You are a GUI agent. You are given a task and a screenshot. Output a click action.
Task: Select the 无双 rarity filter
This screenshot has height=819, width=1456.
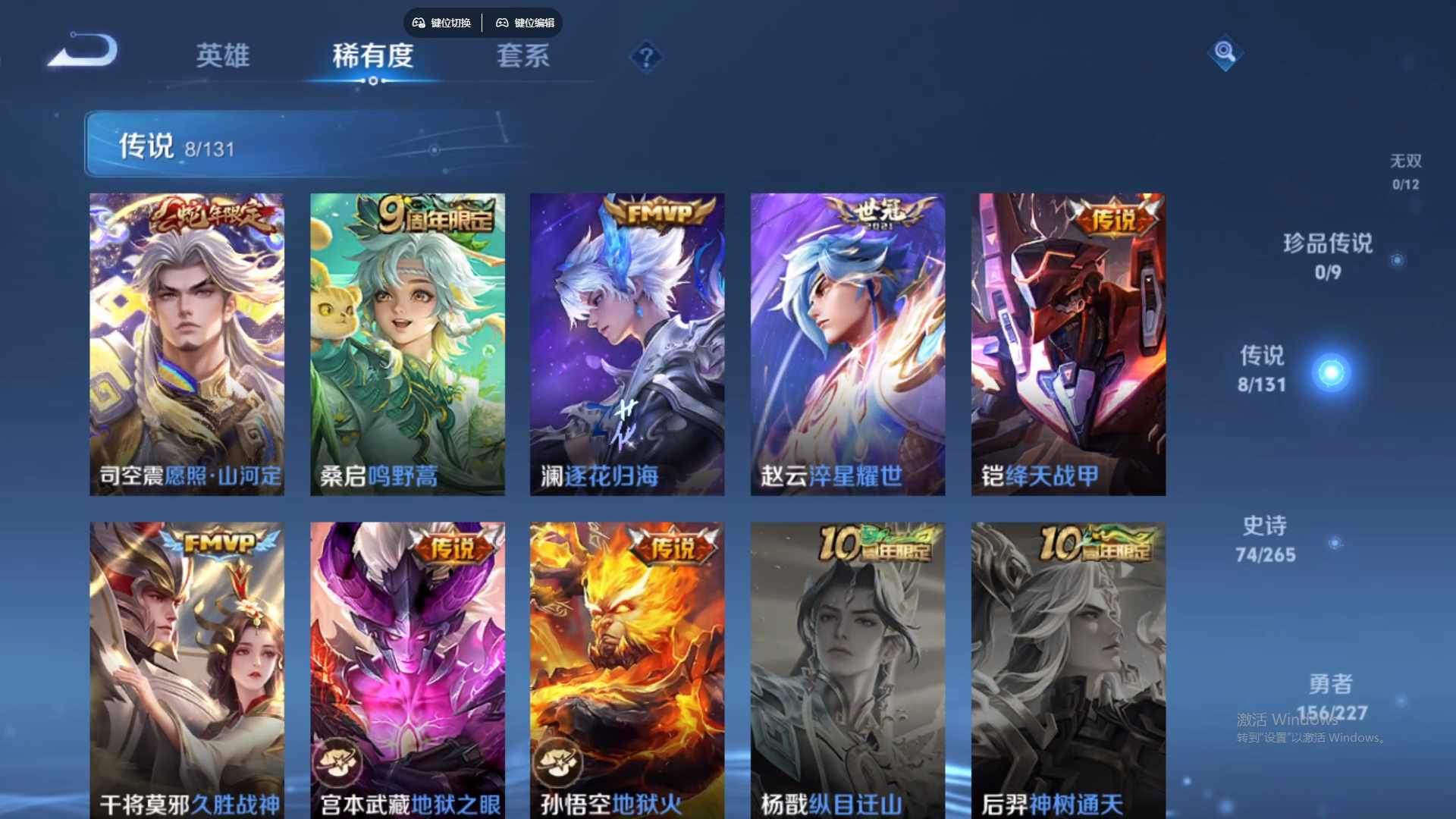(x=1405, y=171)
